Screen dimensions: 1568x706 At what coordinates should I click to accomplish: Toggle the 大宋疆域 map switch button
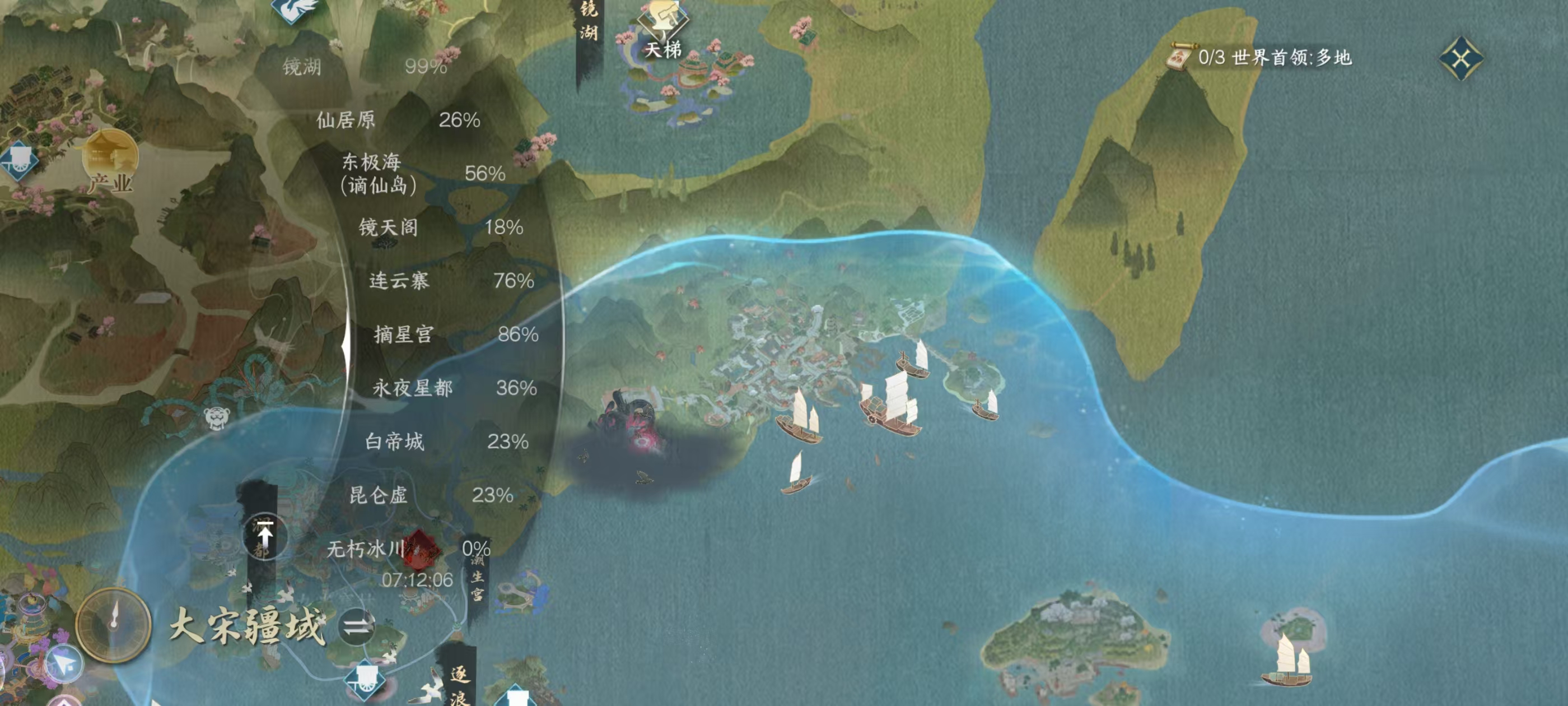click(357, 626)
